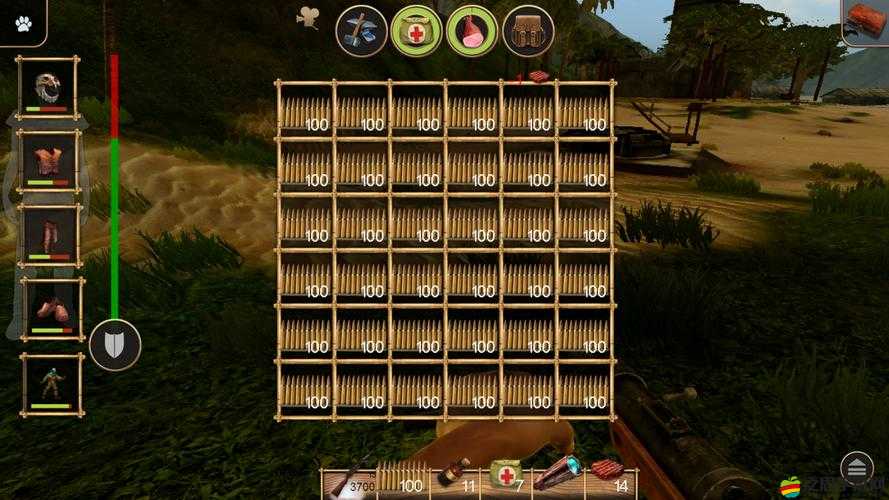Select the skull helmet equipment slot
The height and width of the screenshot is (500, 889).
tap(48, 88)
